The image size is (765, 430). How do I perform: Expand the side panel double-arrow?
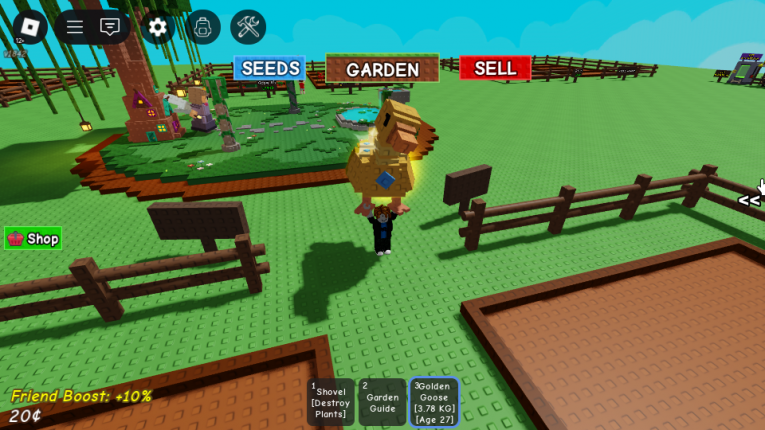749,201
